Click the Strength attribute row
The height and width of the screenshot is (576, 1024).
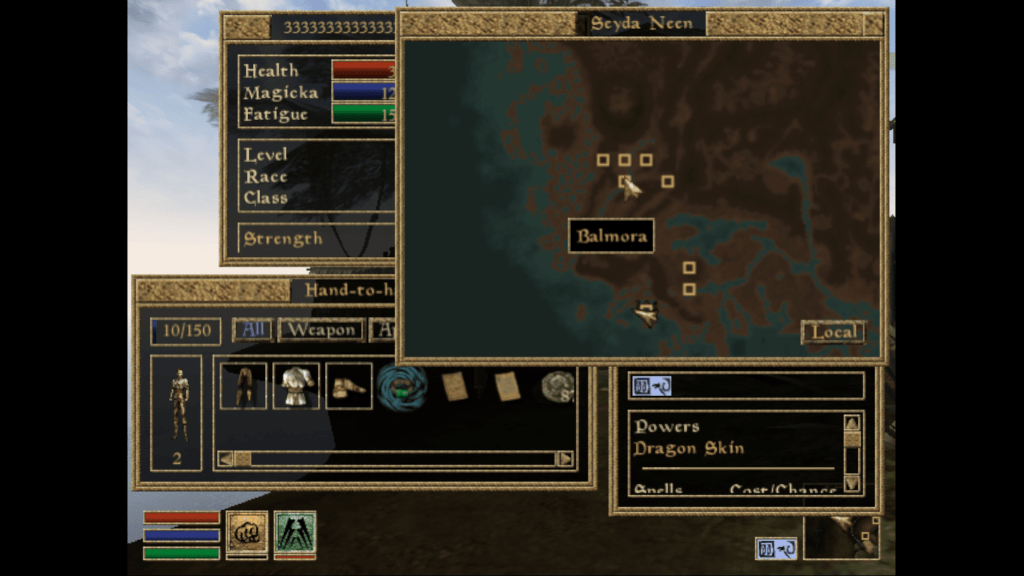pyautogui.click(x=284, y=239)
